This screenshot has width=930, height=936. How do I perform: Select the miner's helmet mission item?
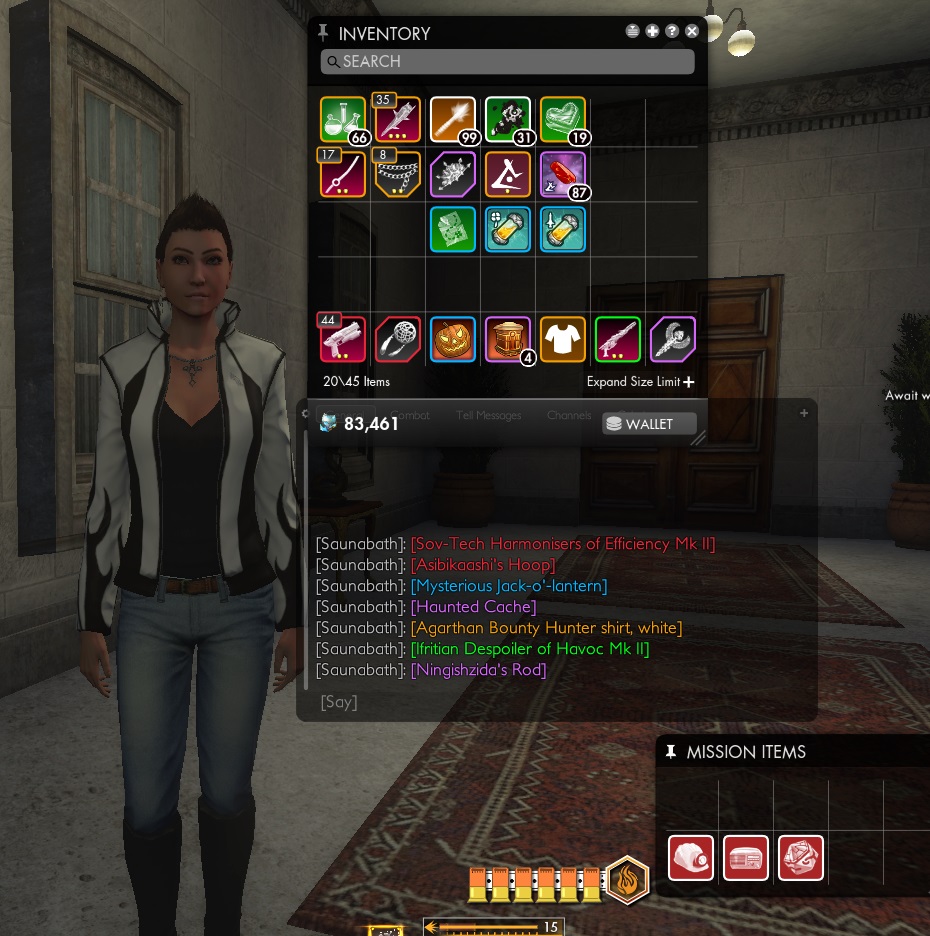pyautogui.click(x=691, y=858)
